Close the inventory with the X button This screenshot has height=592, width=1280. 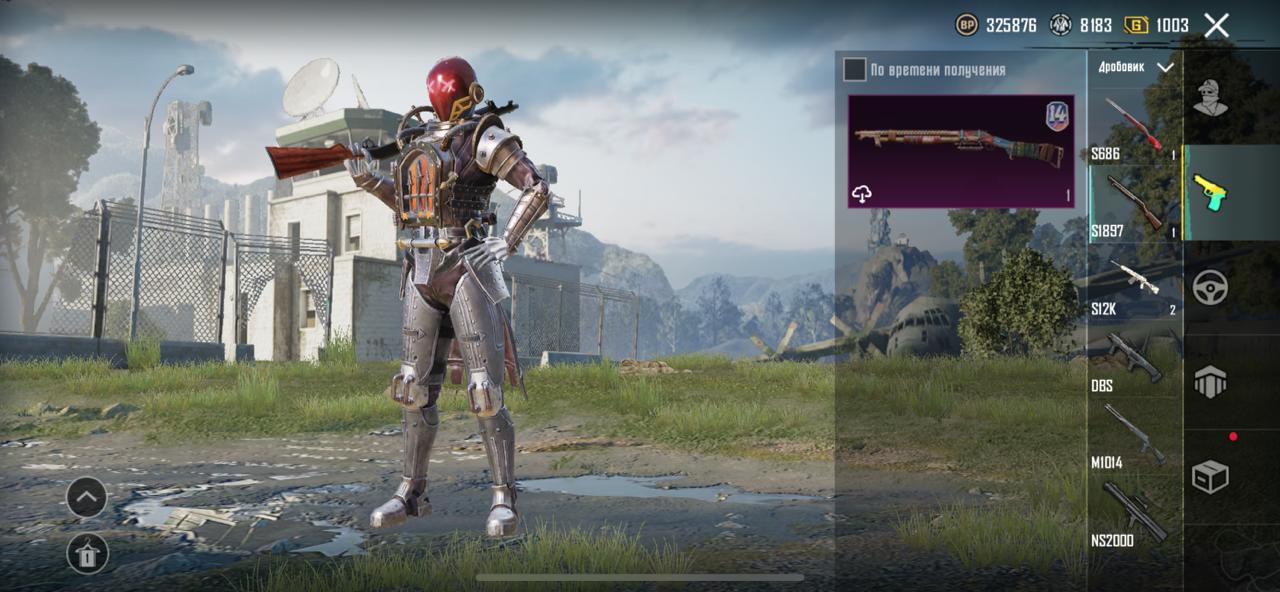[x=1216, y=25]
